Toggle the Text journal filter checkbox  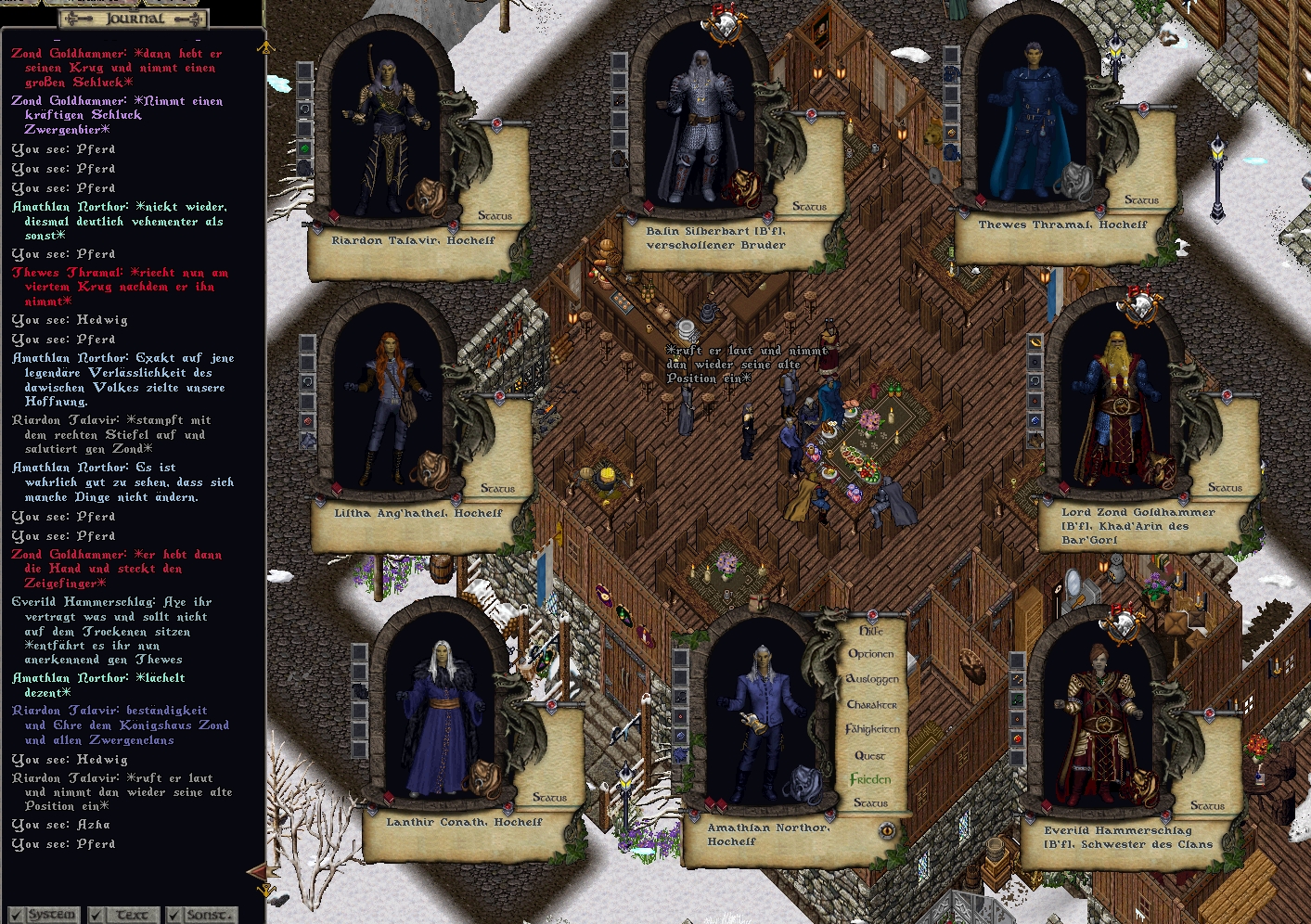(x=96, y=915)
